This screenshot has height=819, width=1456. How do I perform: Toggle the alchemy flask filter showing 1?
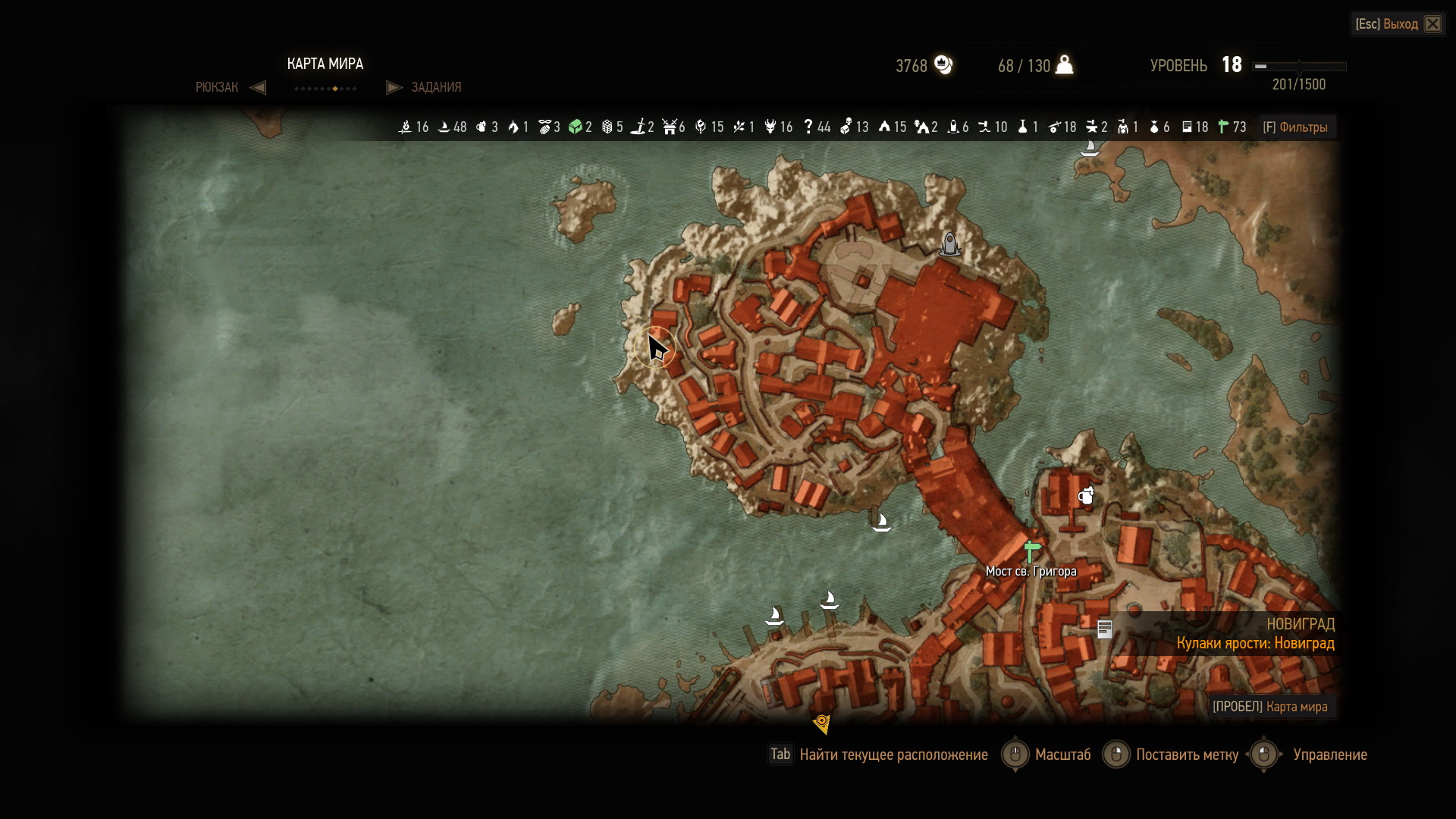coord(1022,127)
